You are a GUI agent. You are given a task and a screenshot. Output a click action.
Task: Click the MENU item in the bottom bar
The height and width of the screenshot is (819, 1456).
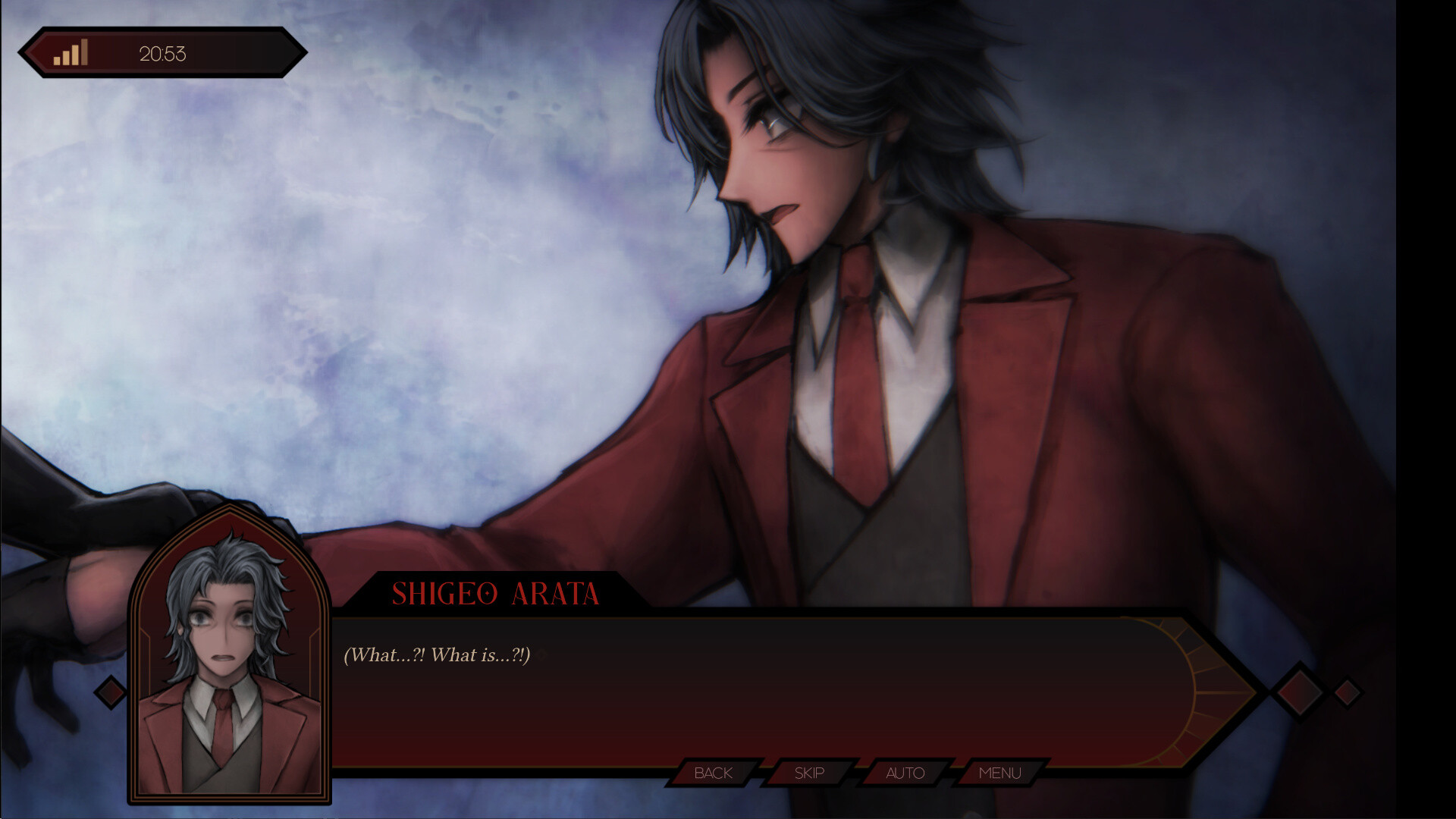point(999,773)
